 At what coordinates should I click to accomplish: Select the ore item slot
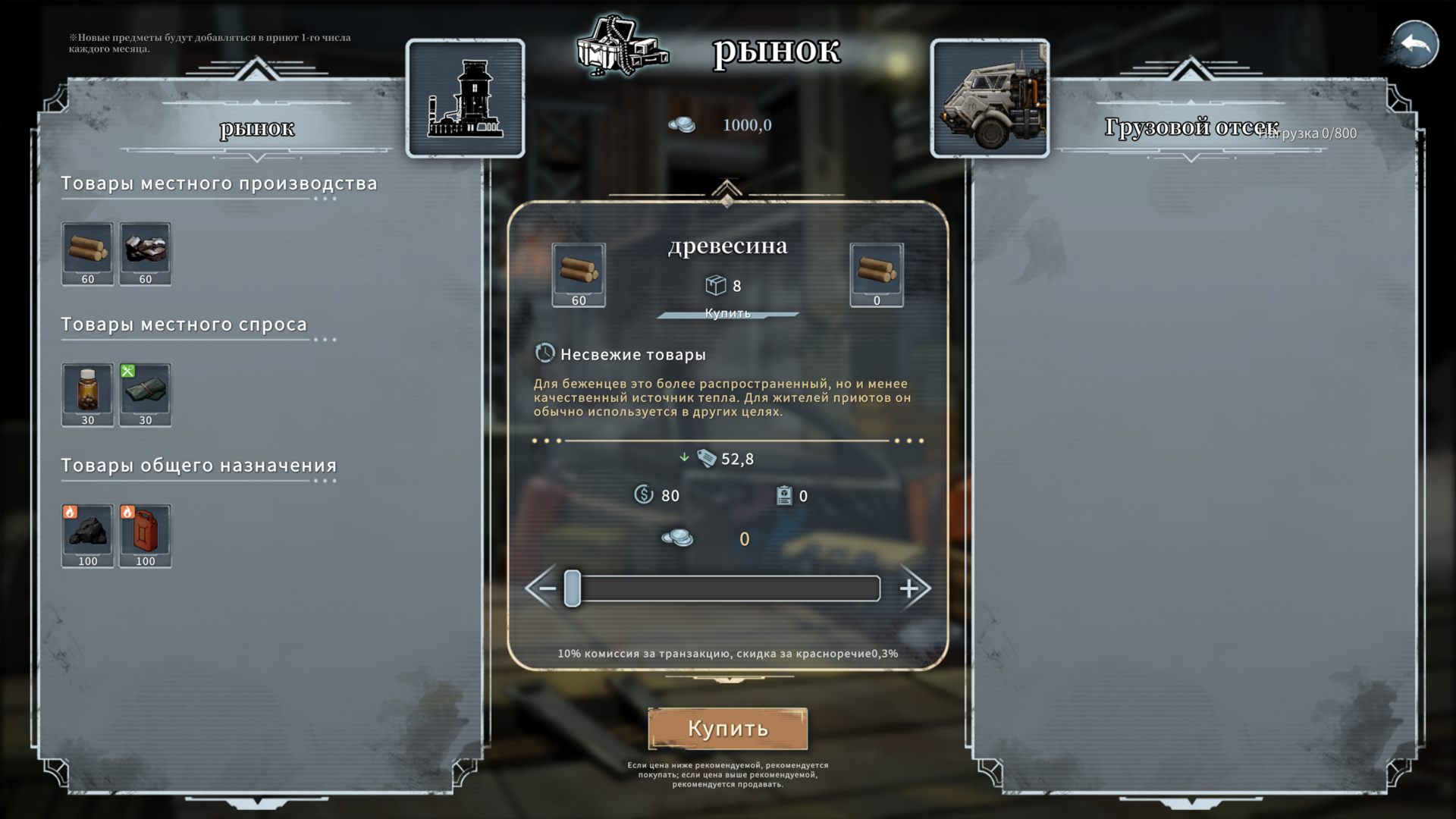pos(145,253)
